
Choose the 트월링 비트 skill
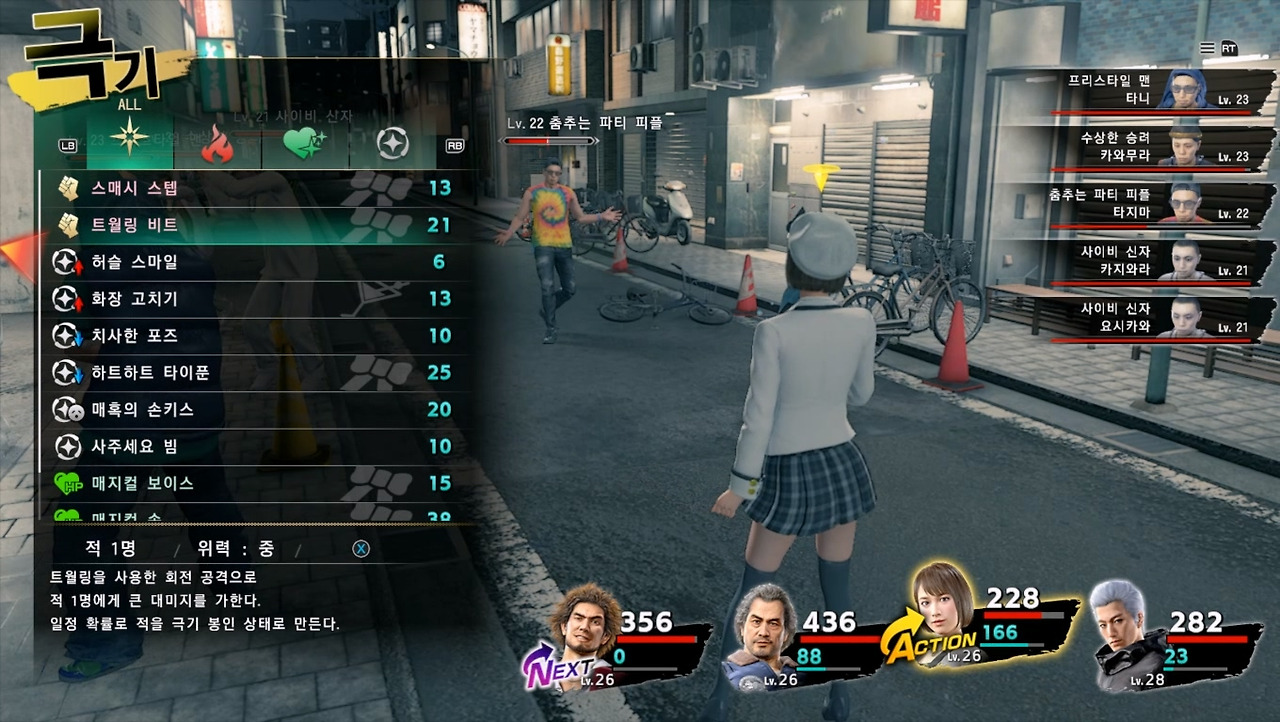coord(250,225)
